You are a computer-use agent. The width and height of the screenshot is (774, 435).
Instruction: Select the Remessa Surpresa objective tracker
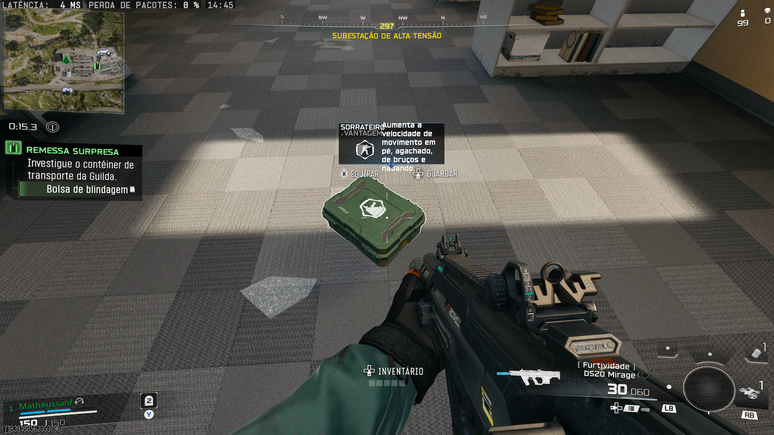click(72, 150)
